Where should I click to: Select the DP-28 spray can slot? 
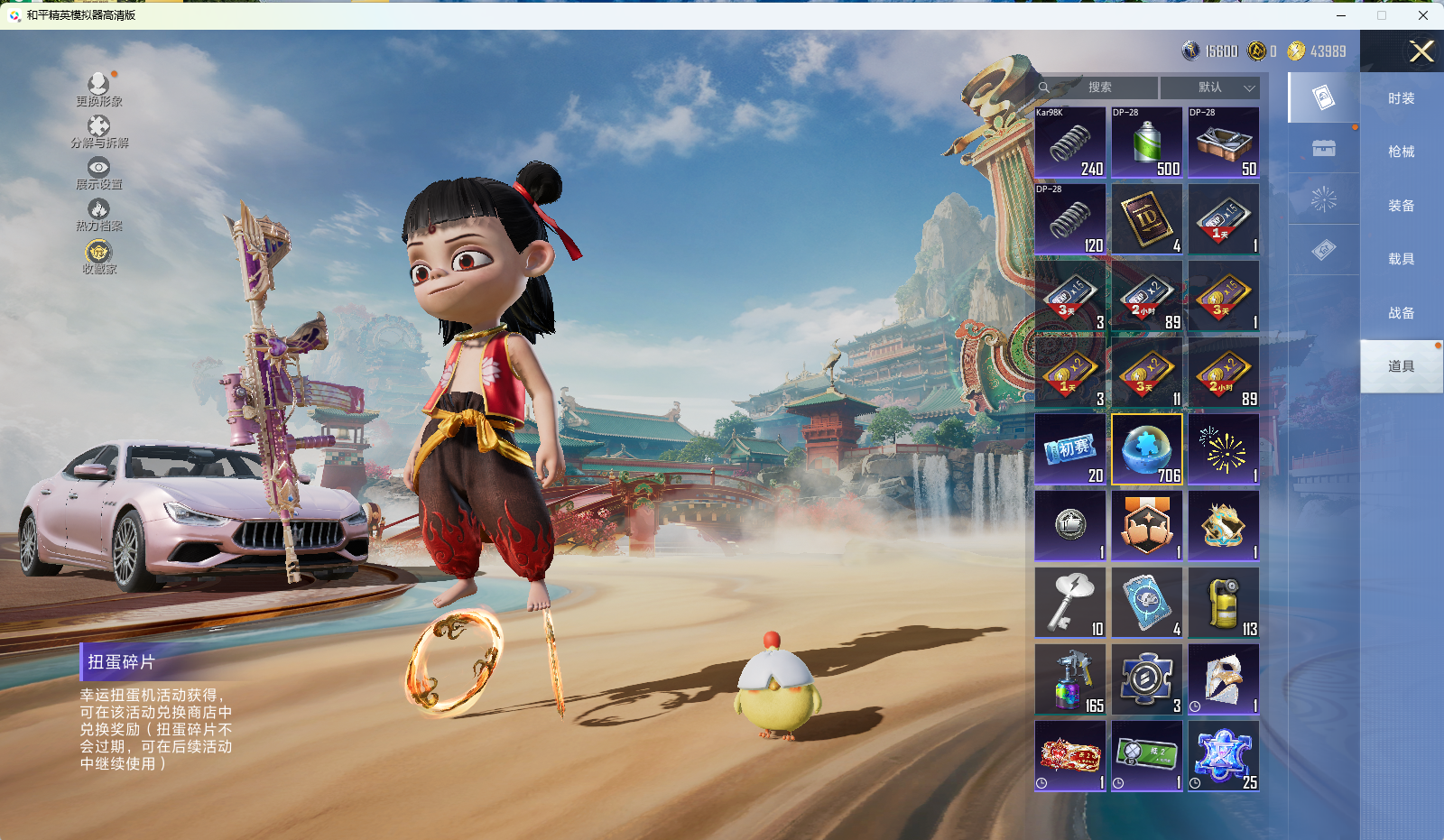(1147, 143)
